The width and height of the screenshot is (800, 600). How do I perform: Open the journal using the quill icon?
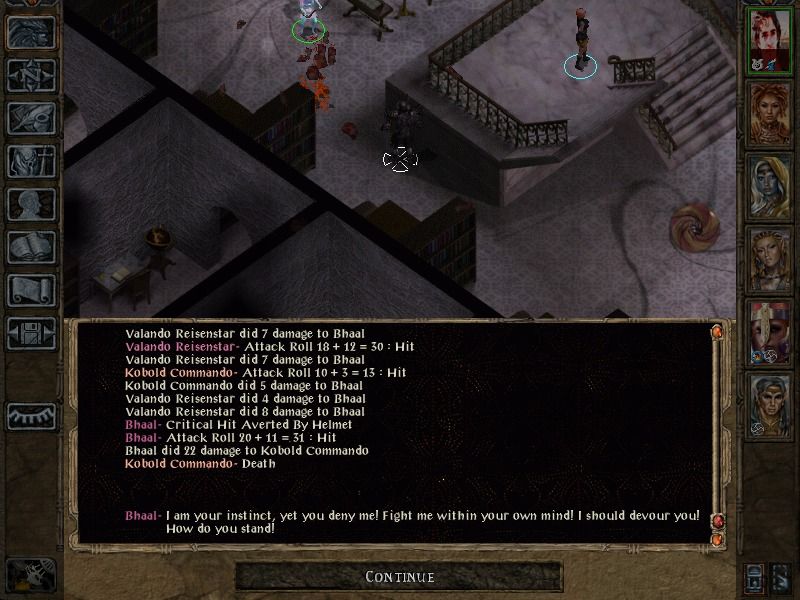(x=31, y=118)
